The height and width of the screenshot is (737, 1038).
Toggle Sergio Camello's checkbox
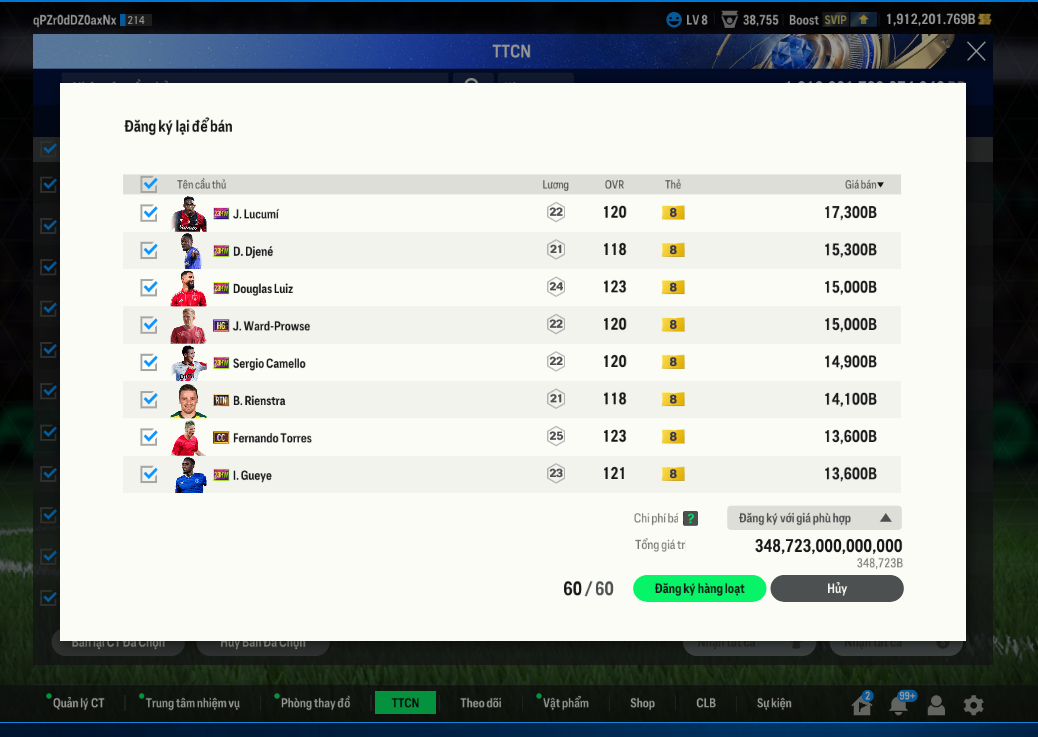[x=149, y=362]
